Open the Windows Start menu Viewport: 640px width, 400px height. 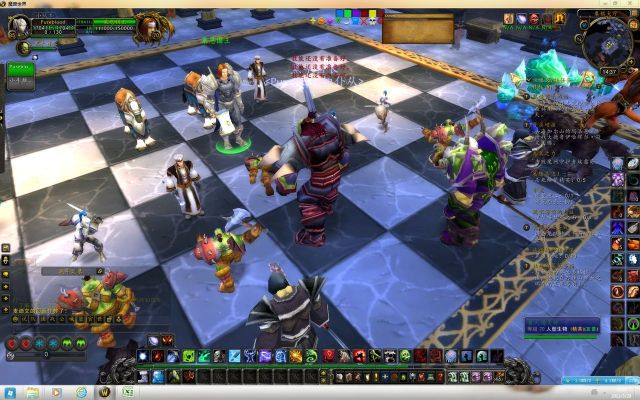(10, 392)
